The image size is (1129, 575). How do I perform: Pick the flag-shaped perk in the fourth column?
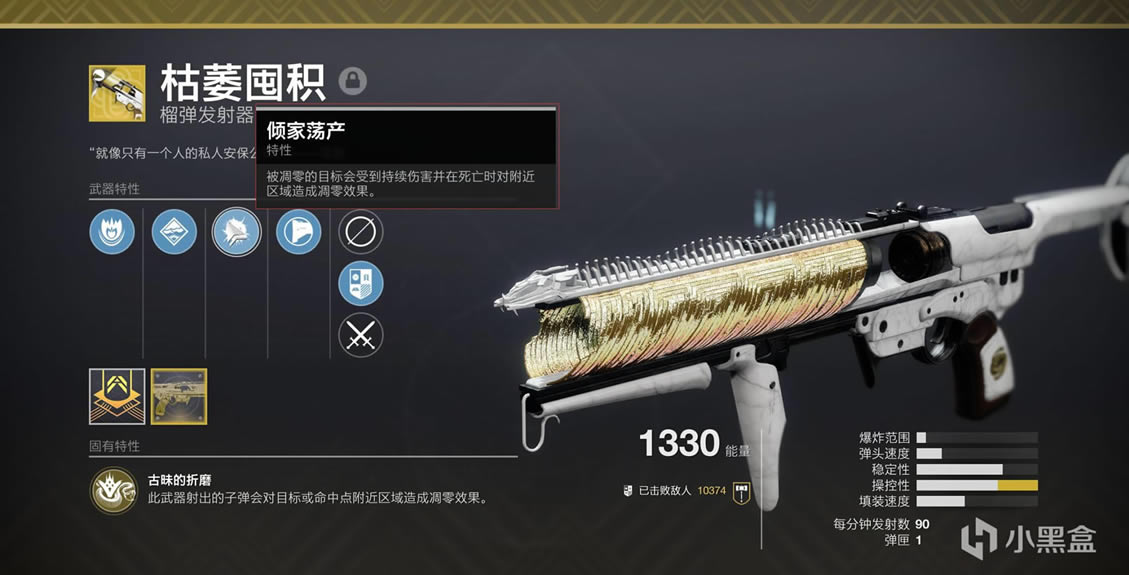(x=298, y=231)
